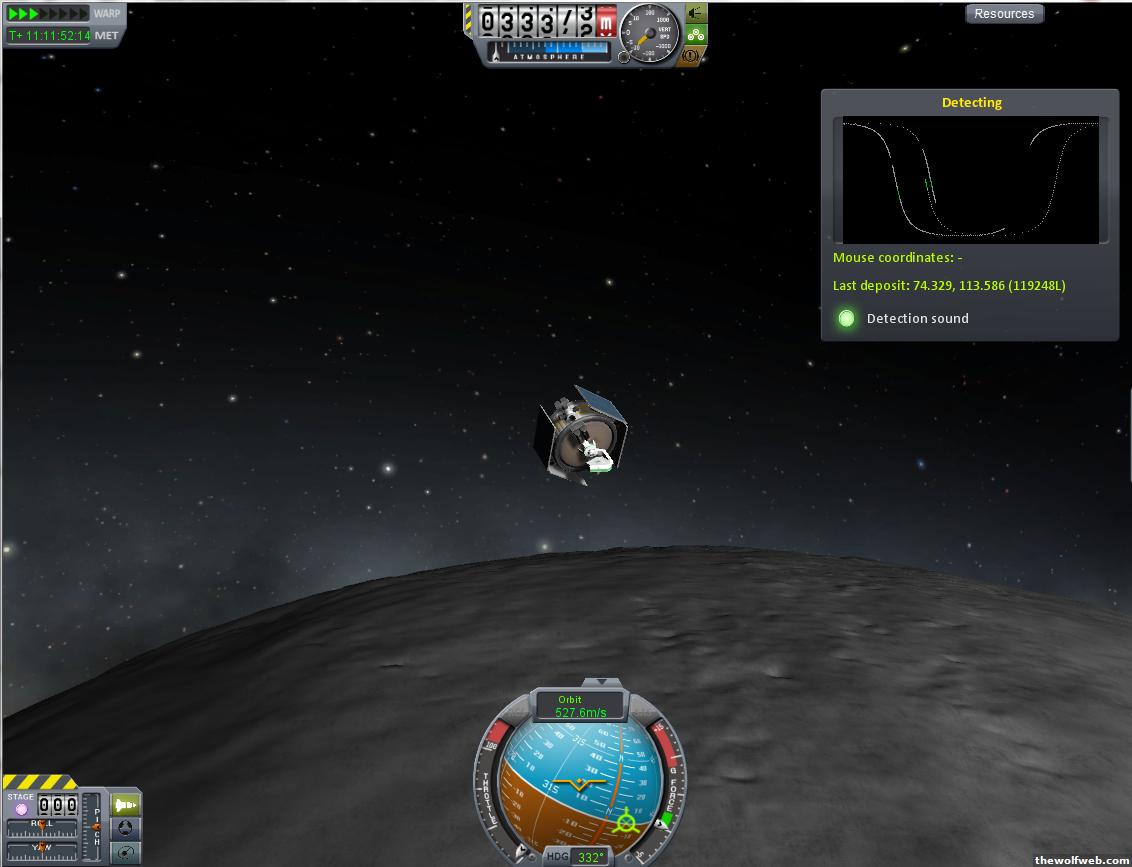This screenshot has height=867, width=1132.
Task: Click the Detecting panel title bar
Action: pos(970,102)
